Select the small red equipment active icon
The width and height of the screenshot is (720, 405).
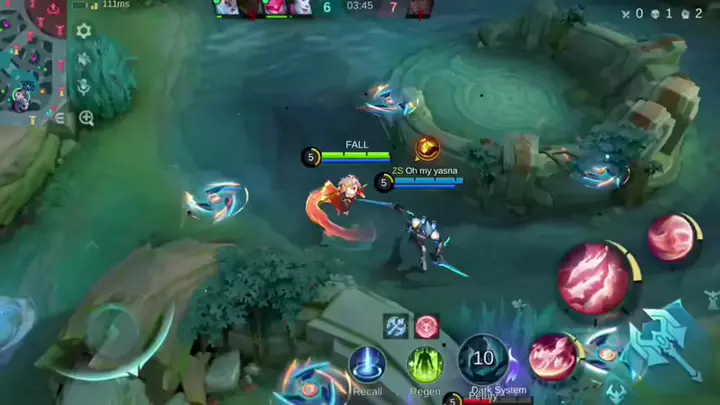(x=427, y=326)
